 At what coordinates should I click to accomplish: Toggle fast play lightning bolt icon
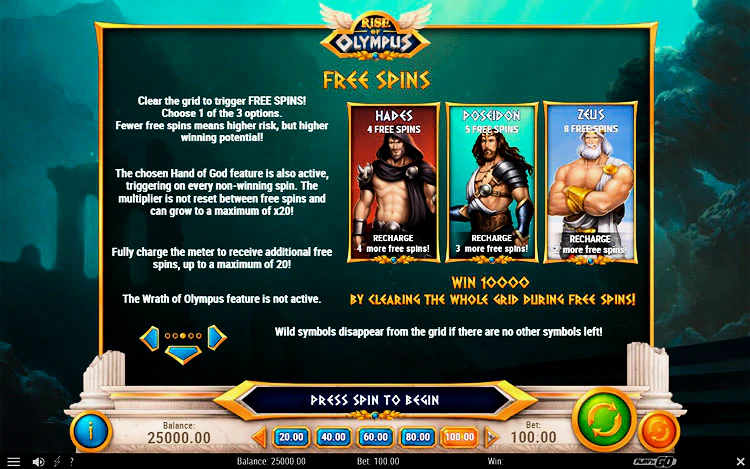(56, 462)
